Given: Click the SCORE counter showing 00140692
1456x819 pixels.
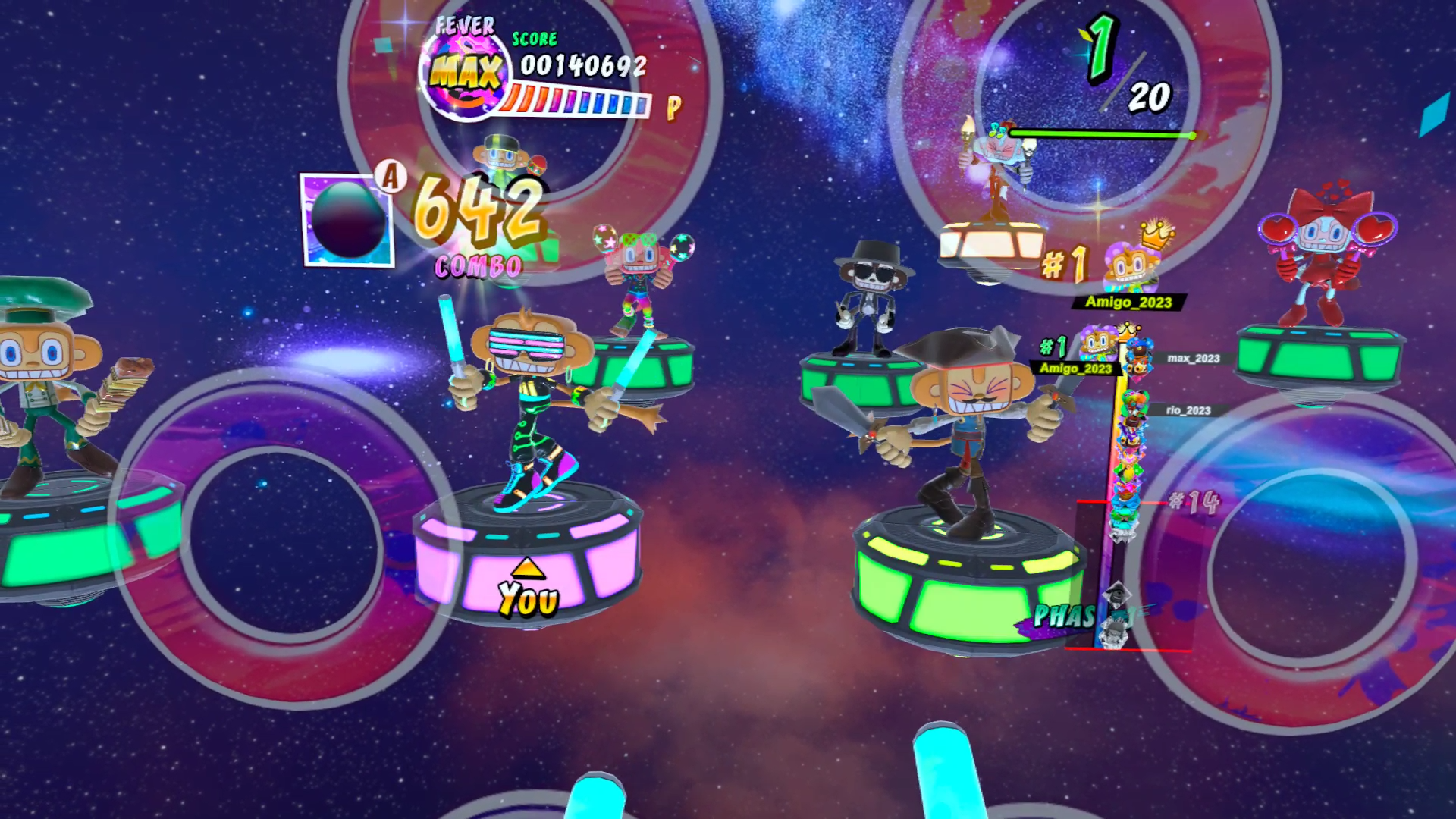Looking at the screenshot, I should (x=581, y=67).
